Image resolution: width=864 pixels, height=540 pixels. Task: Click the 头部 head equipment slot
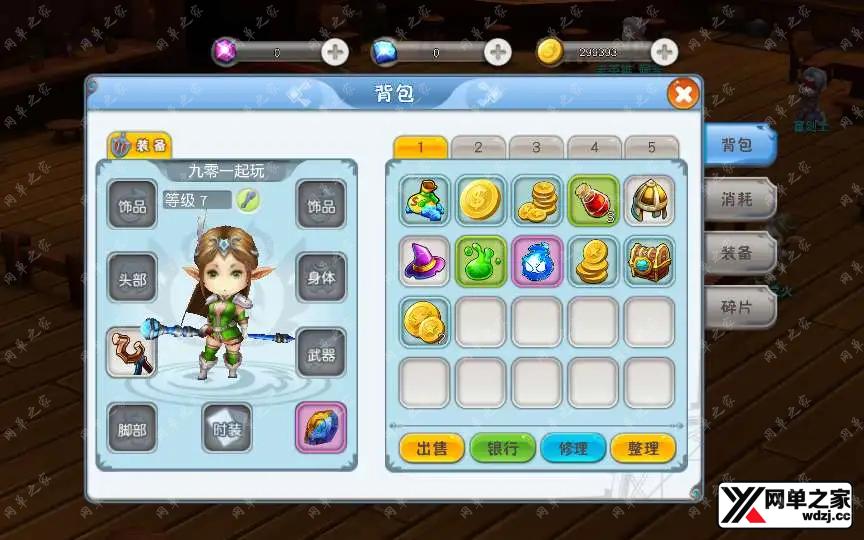click(132, 279)
